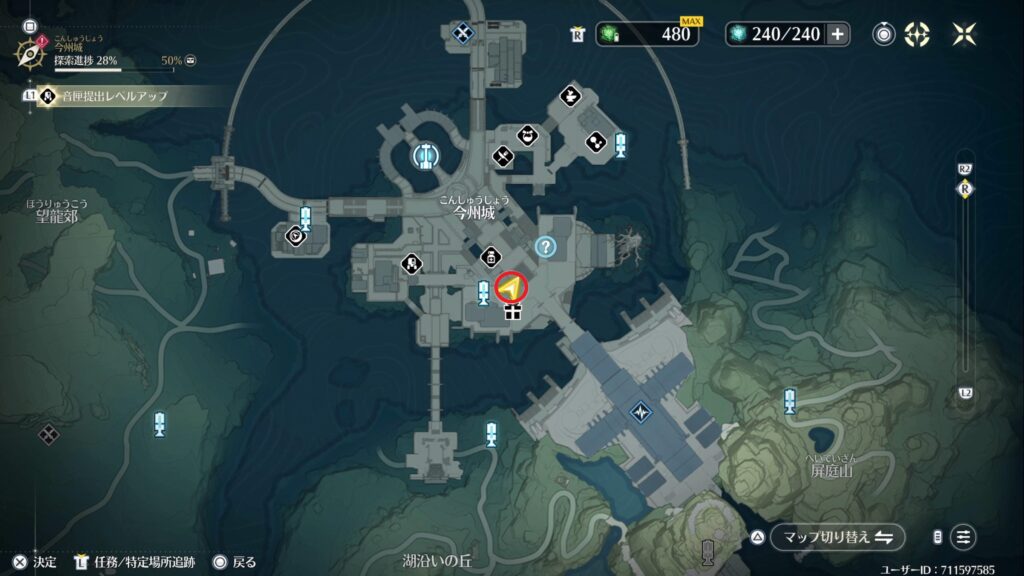Click the circular ring icon beside Waveplates
The height and width of the screenshot is (576, 1024).
[x=884, y=34]
